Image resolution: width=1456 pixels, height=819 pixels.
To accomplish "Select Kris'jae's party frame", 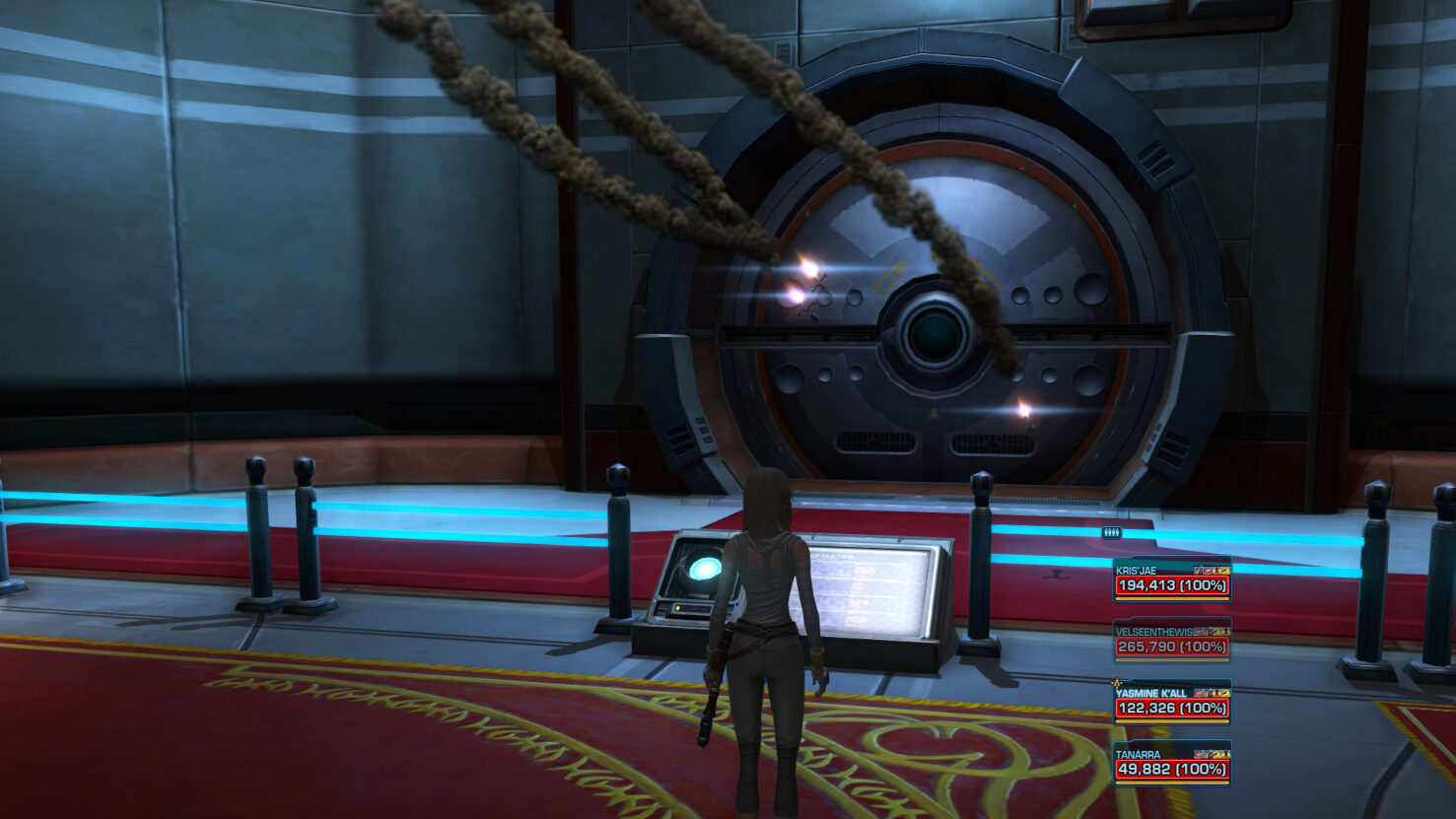I will coord(1171,580).
